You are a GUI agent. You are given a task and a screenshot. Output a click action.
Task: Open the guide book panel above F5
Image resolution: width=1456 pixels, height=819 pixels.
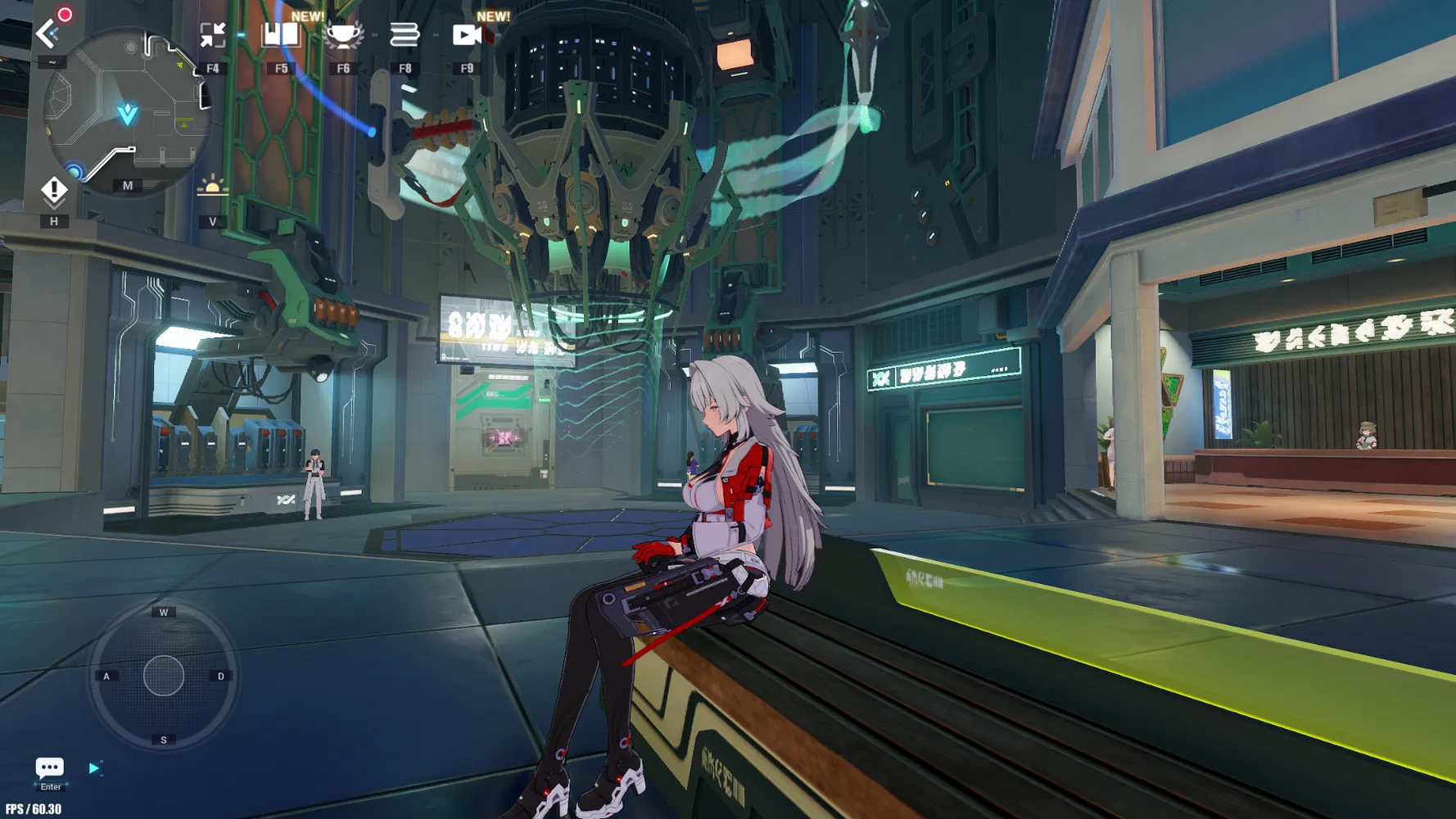pos(279,35)
